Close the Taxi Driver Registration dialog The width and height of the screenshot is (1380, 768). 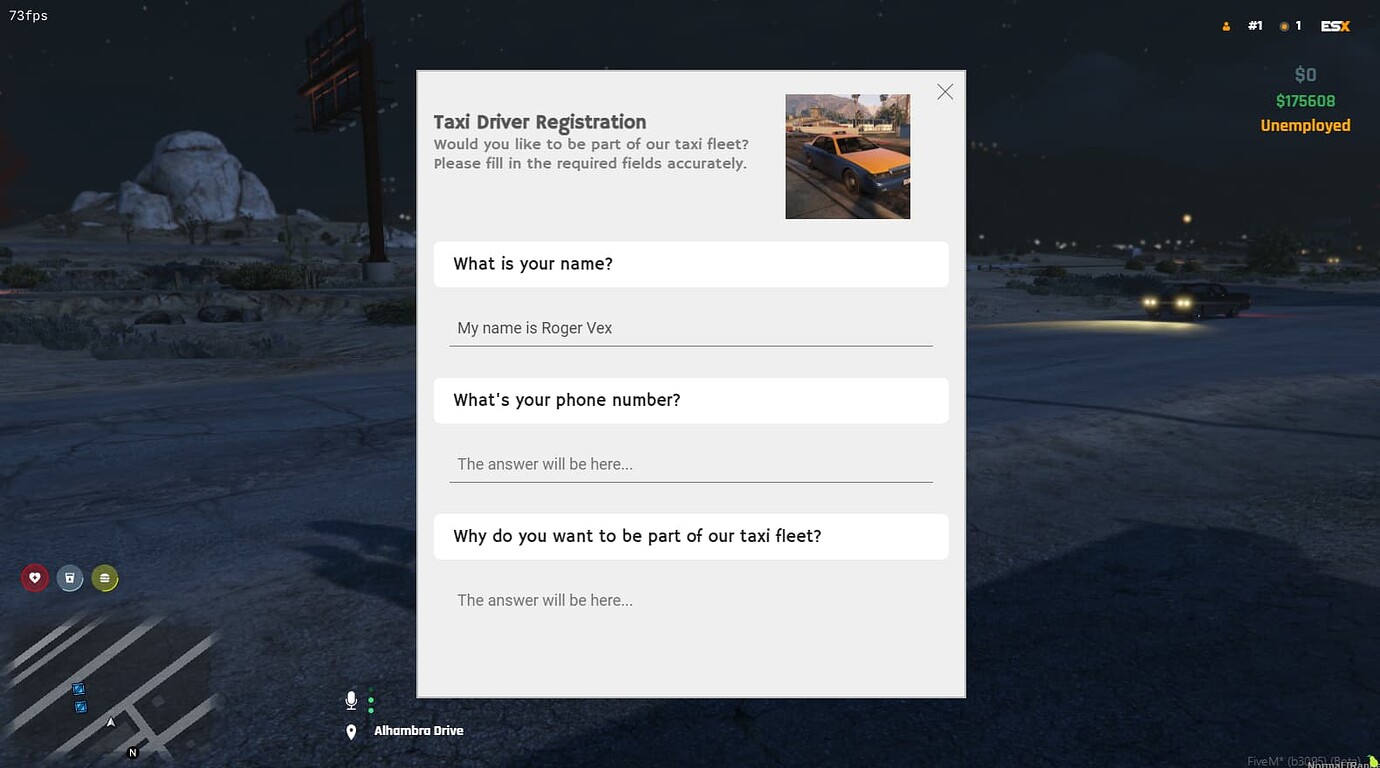point(944,91)
